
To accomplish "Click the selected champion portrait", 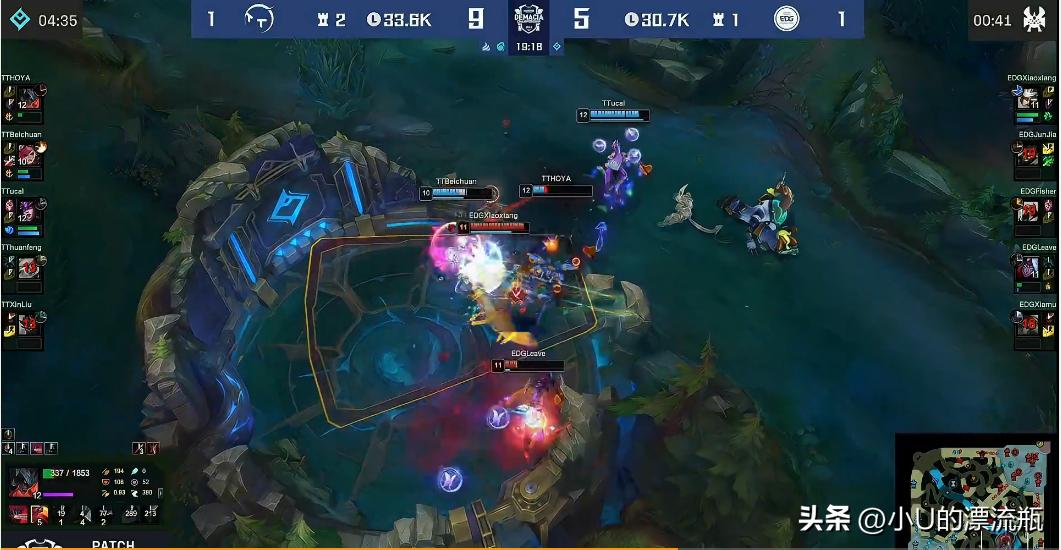I will pyautogui.click(x=25, y=480).
